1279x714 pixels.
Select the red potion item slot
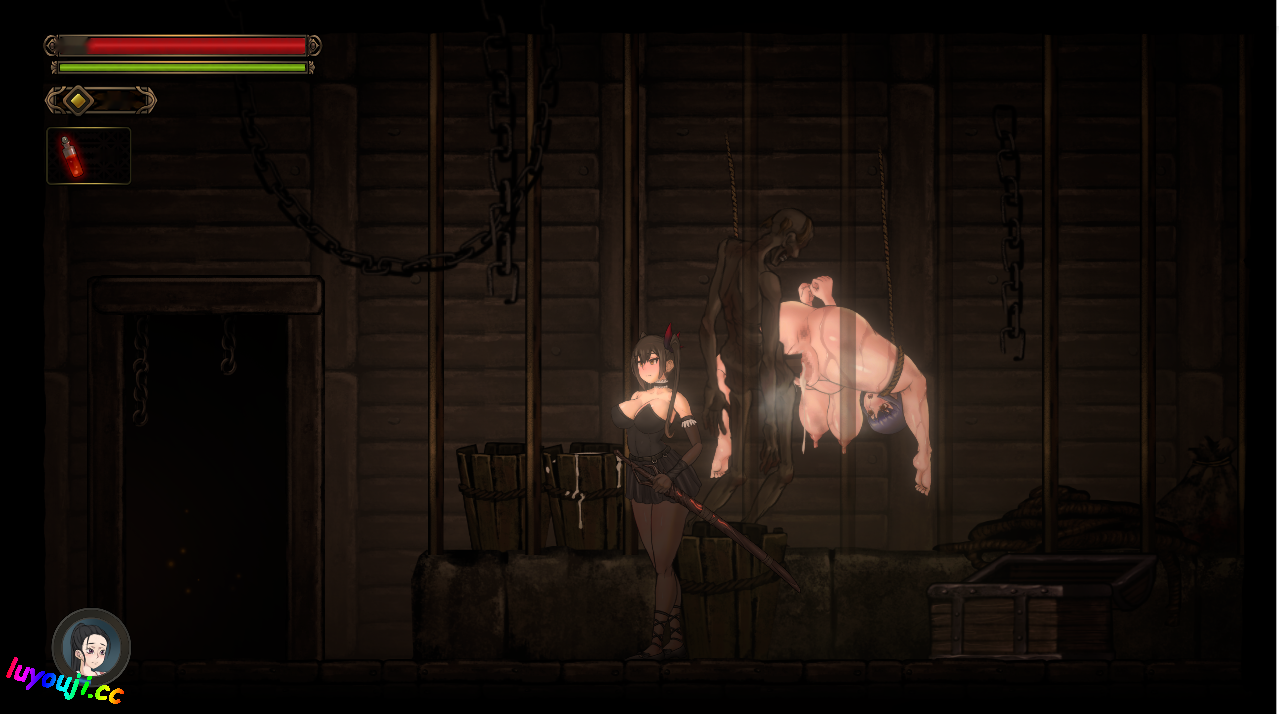pyautogui.click(x=88, y=156)
